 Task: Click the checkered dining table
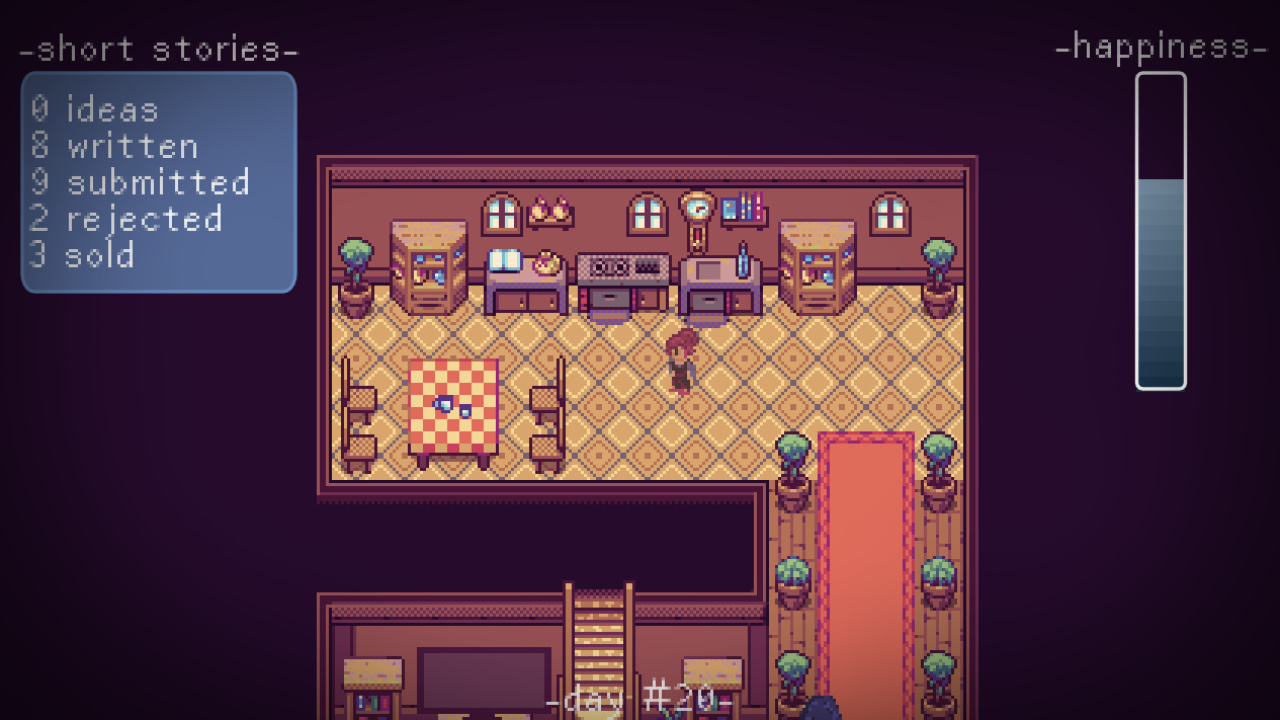(x=455, y=405)
